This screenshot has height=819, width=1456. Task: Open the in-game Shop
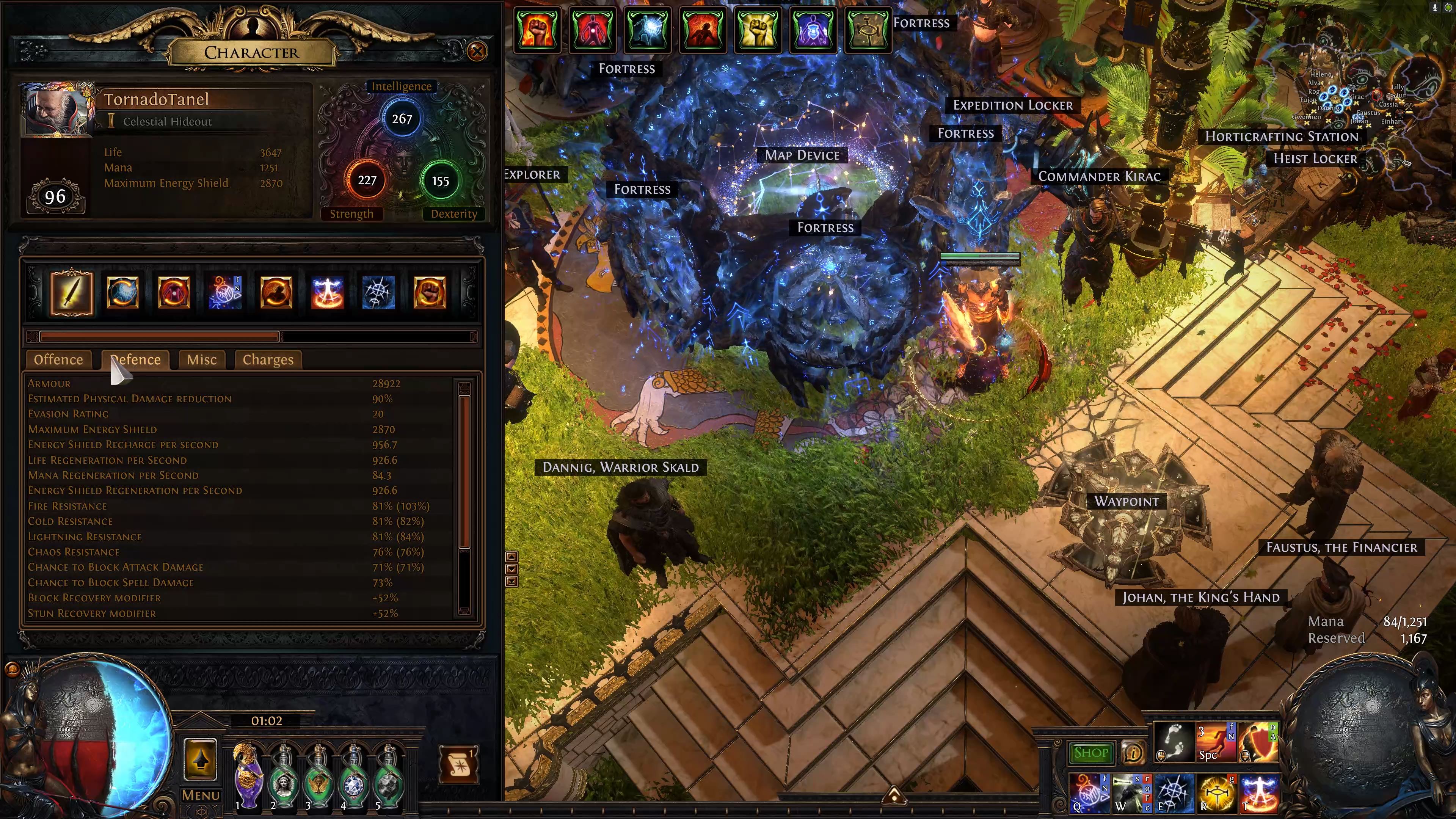tap(1090, 753)
